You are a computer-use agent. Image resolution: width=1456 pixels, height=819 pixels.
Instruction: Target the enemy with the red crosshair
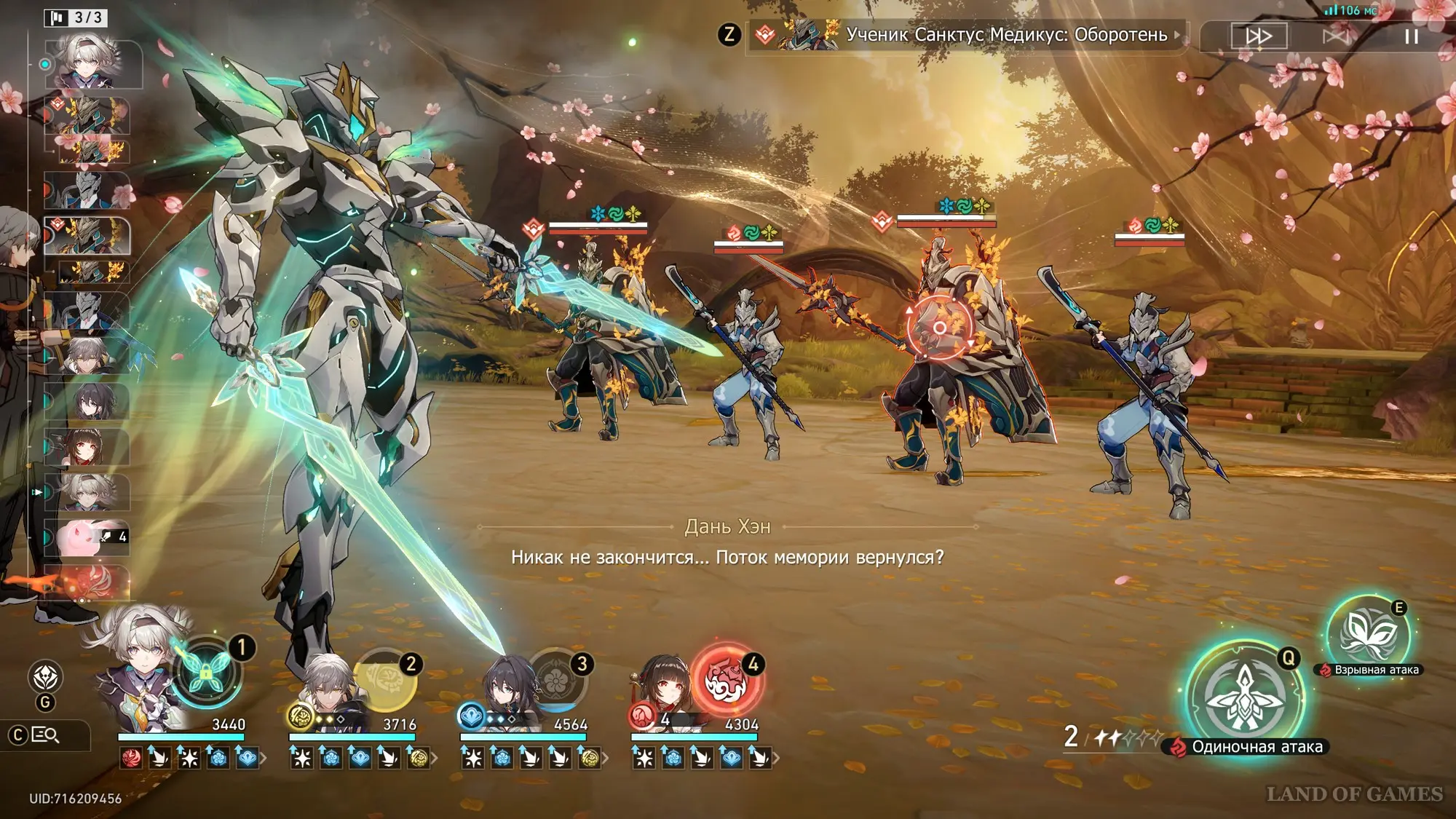(x=939, y=328)
